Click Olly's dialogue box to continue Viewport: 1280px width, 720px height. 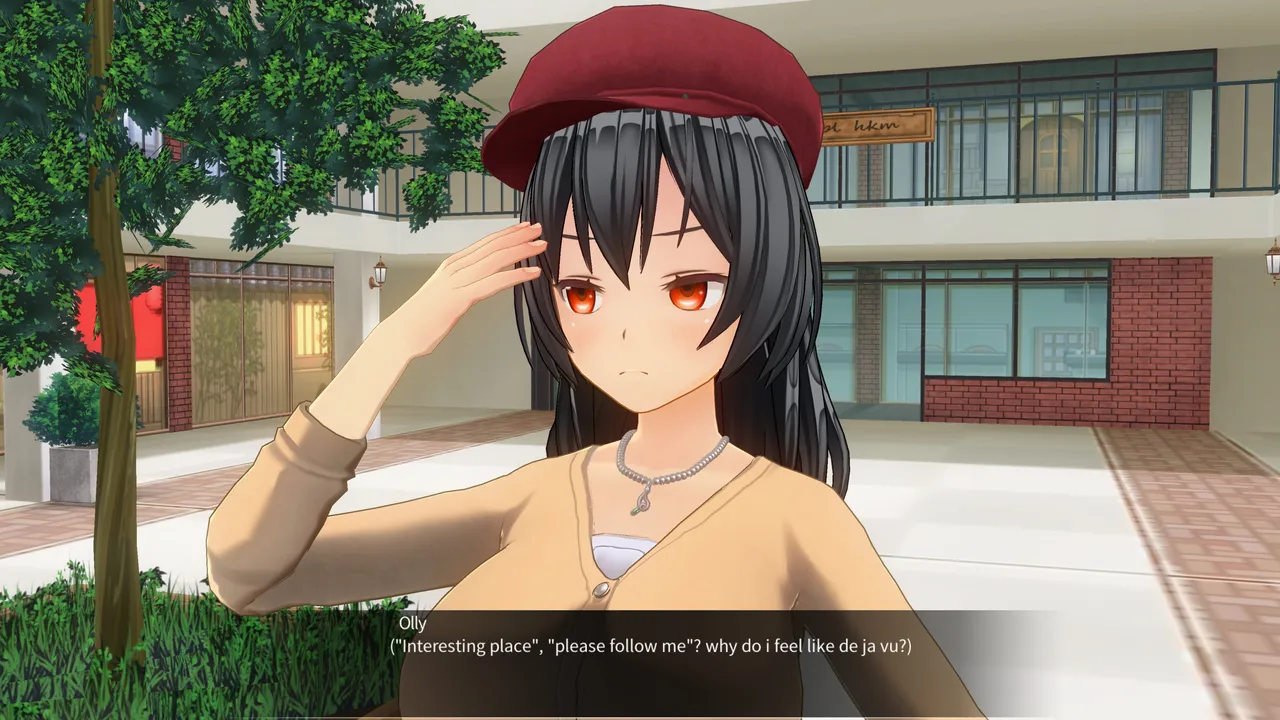point(650,662)
